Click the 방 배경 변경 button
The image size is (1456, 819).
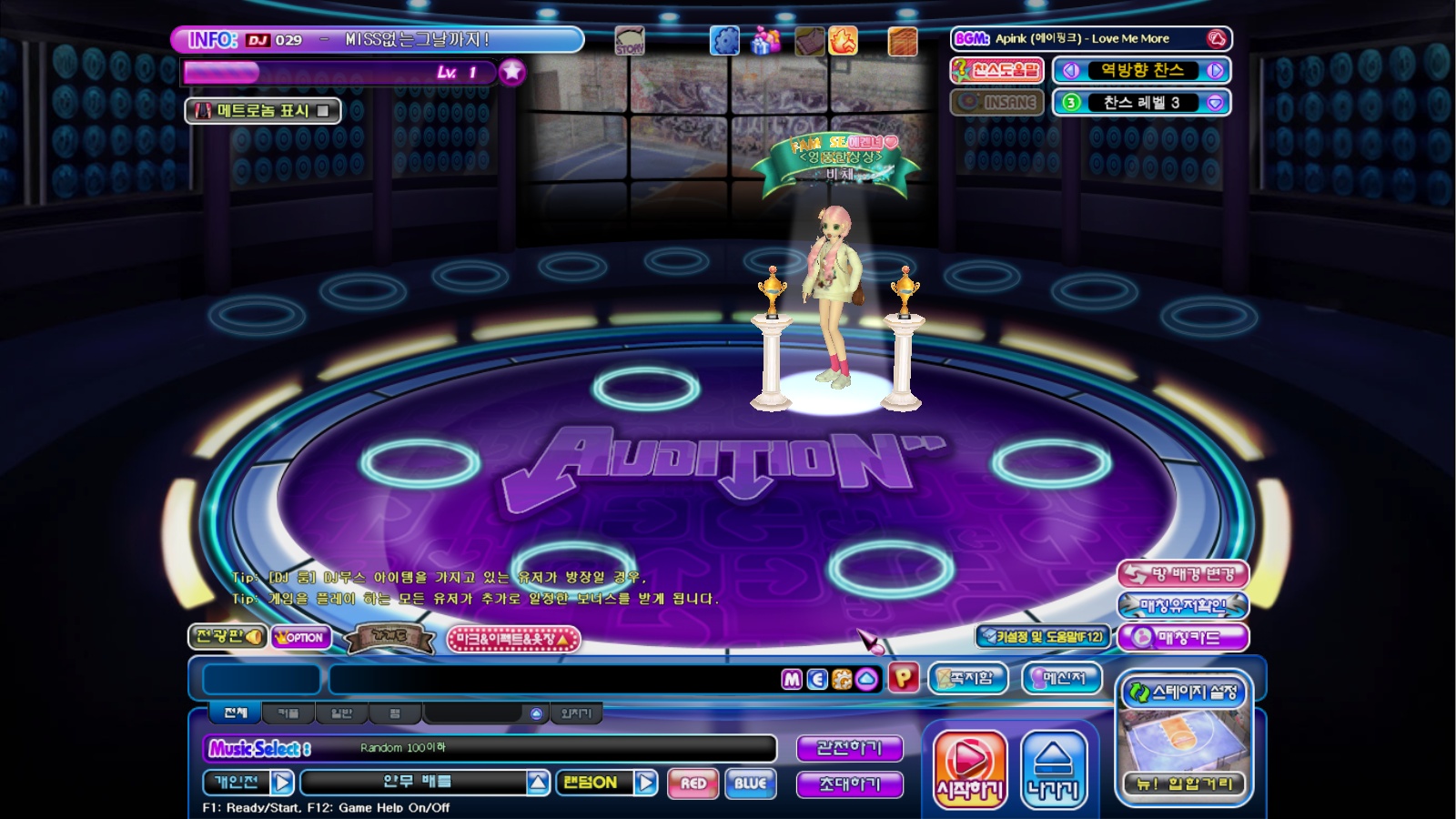[x=1183, y=574]
